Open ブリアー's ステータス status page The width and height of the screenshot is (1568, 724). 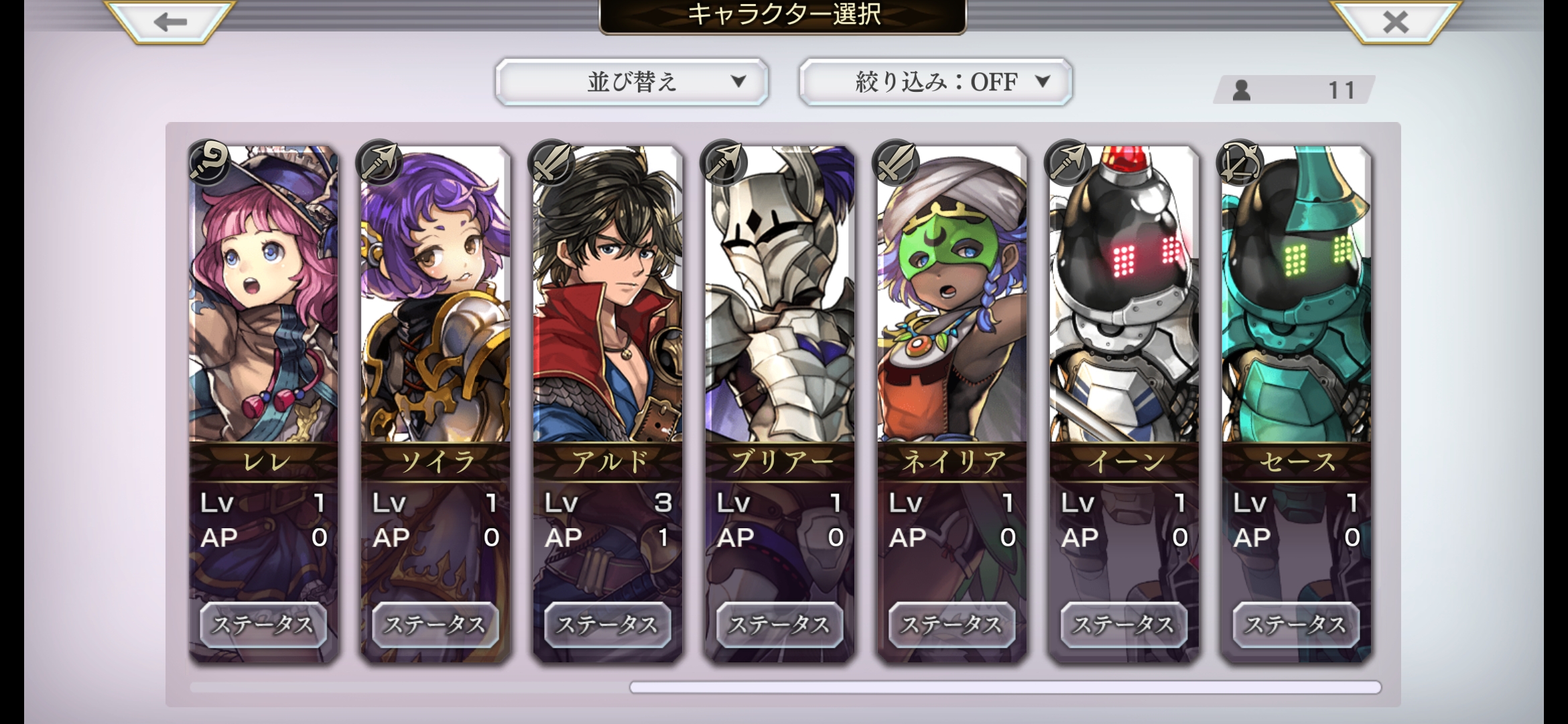coord(780,625)
